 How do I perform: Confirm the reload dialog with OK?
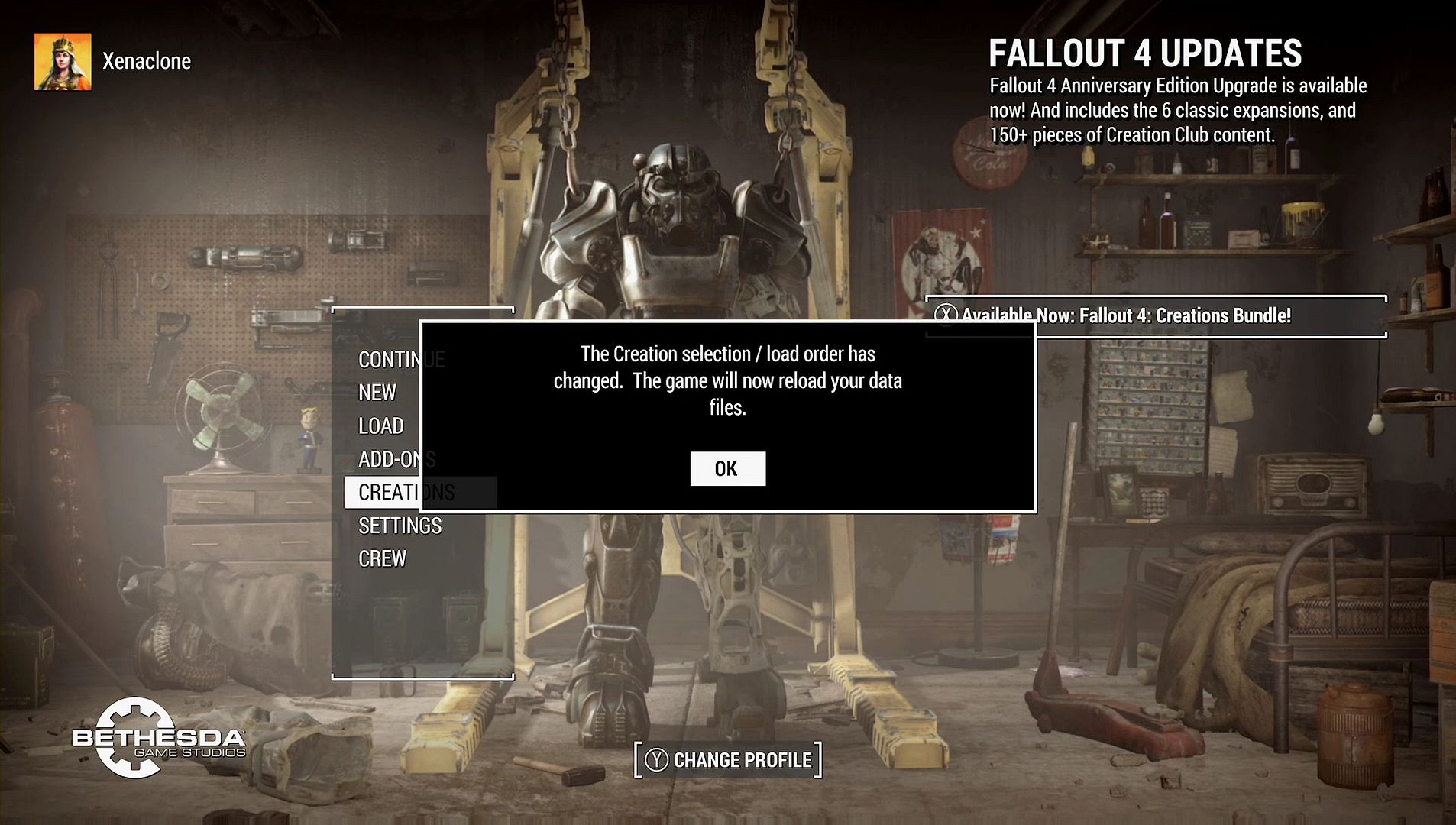727,468
